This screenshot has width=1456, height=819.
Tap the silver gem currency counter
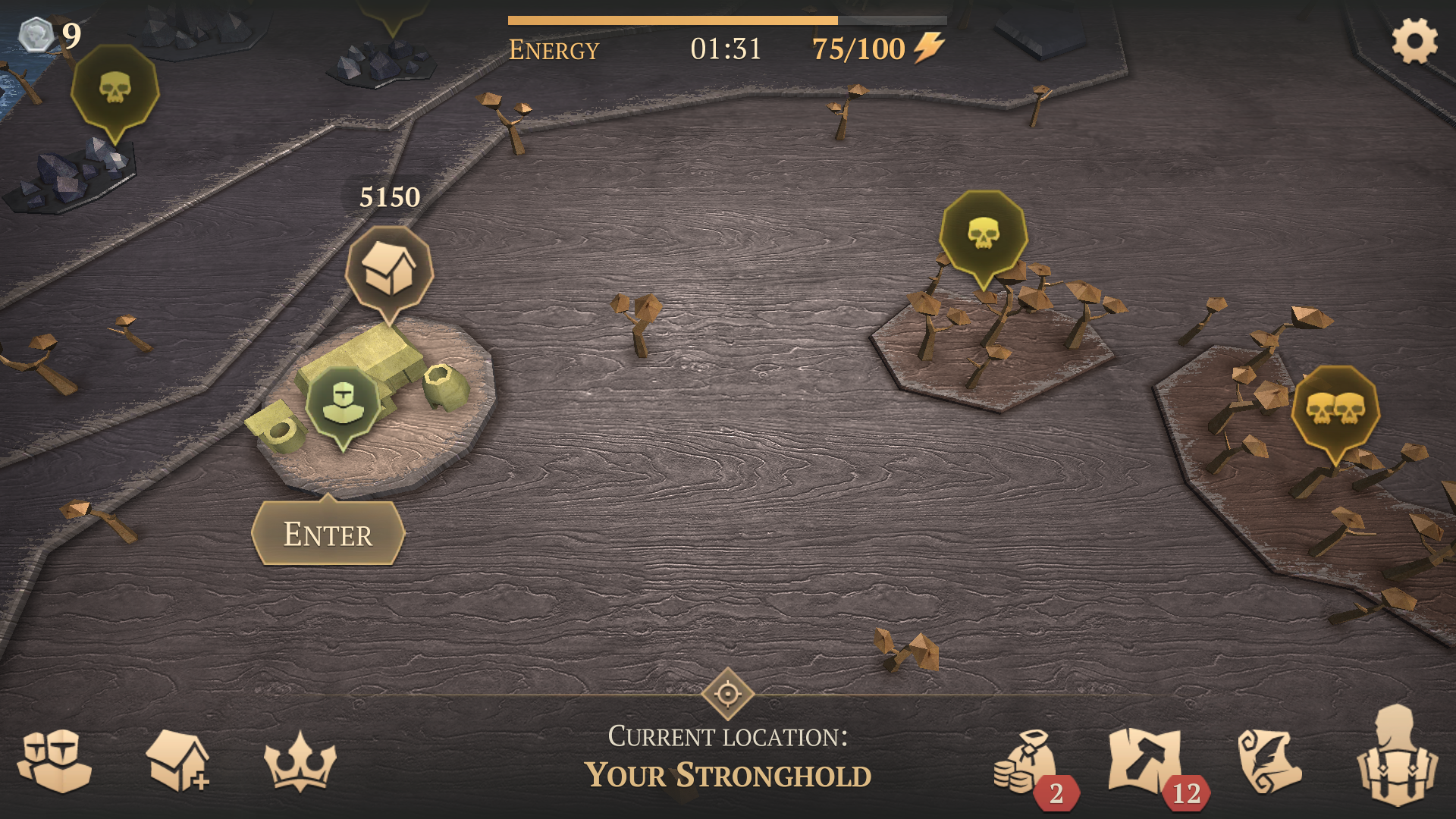(50, 35)
